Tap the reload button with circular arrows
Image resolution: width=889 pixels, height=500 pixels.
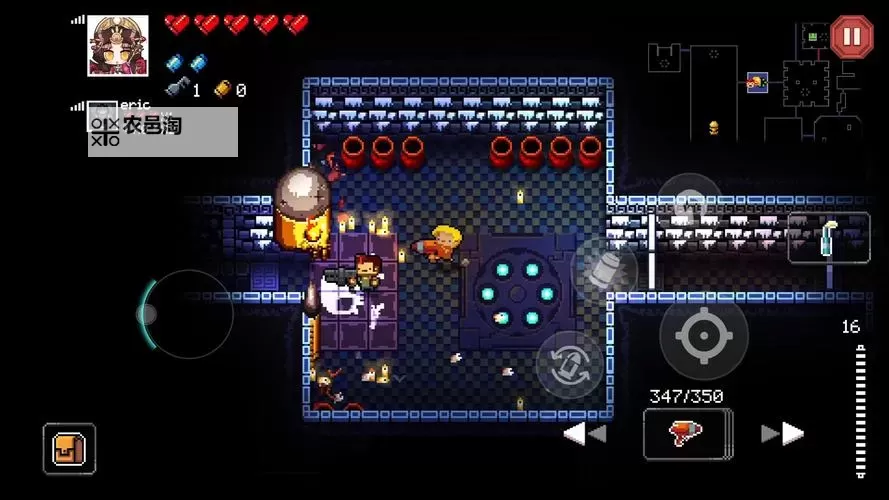click(x=569, y=364)
